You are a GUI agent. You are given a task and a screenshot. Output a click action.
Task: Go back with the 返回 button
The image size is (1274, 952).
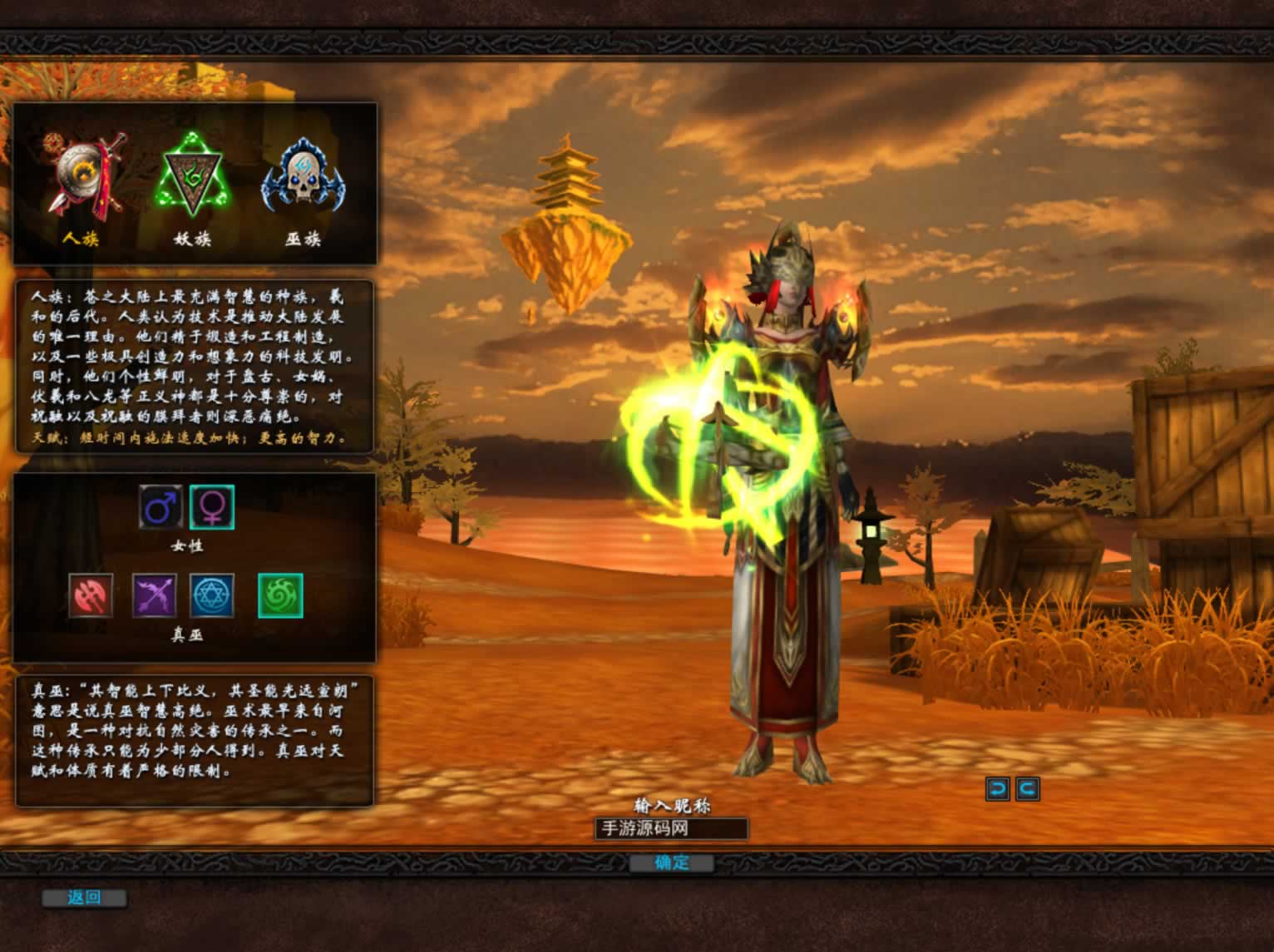tap(84, 898)
